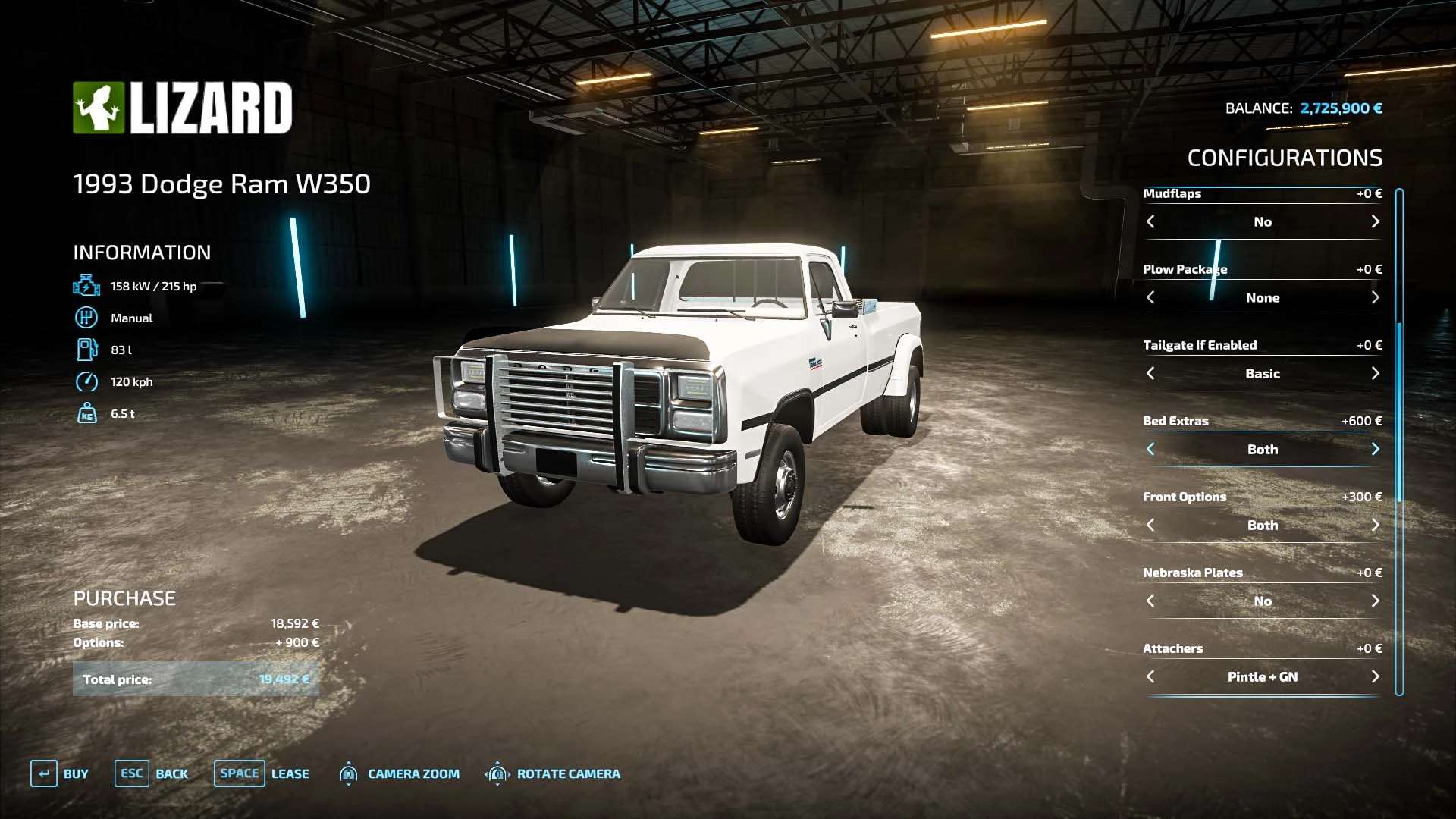
Task: Select next Mudflaps option
Action: (x=1375, y=221)
